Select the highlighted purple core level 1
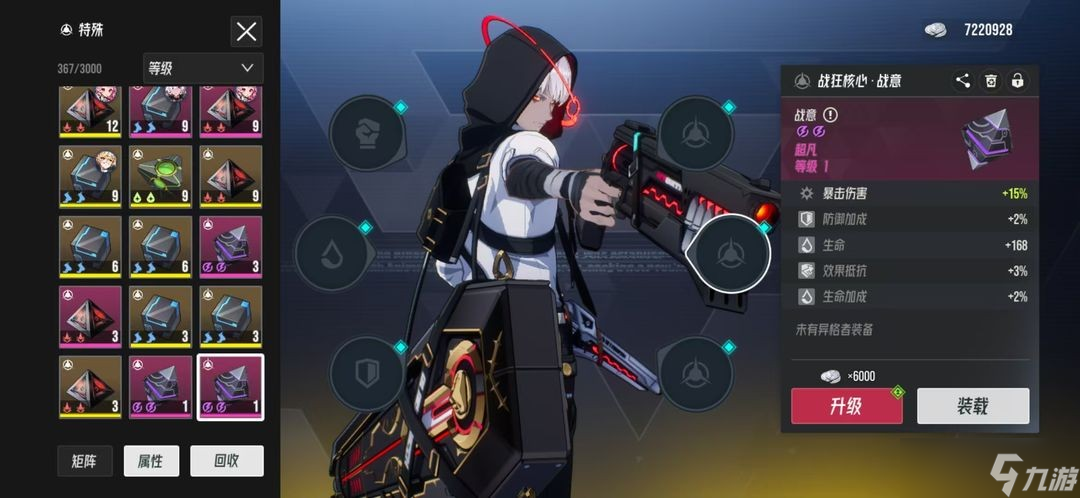 230,387
